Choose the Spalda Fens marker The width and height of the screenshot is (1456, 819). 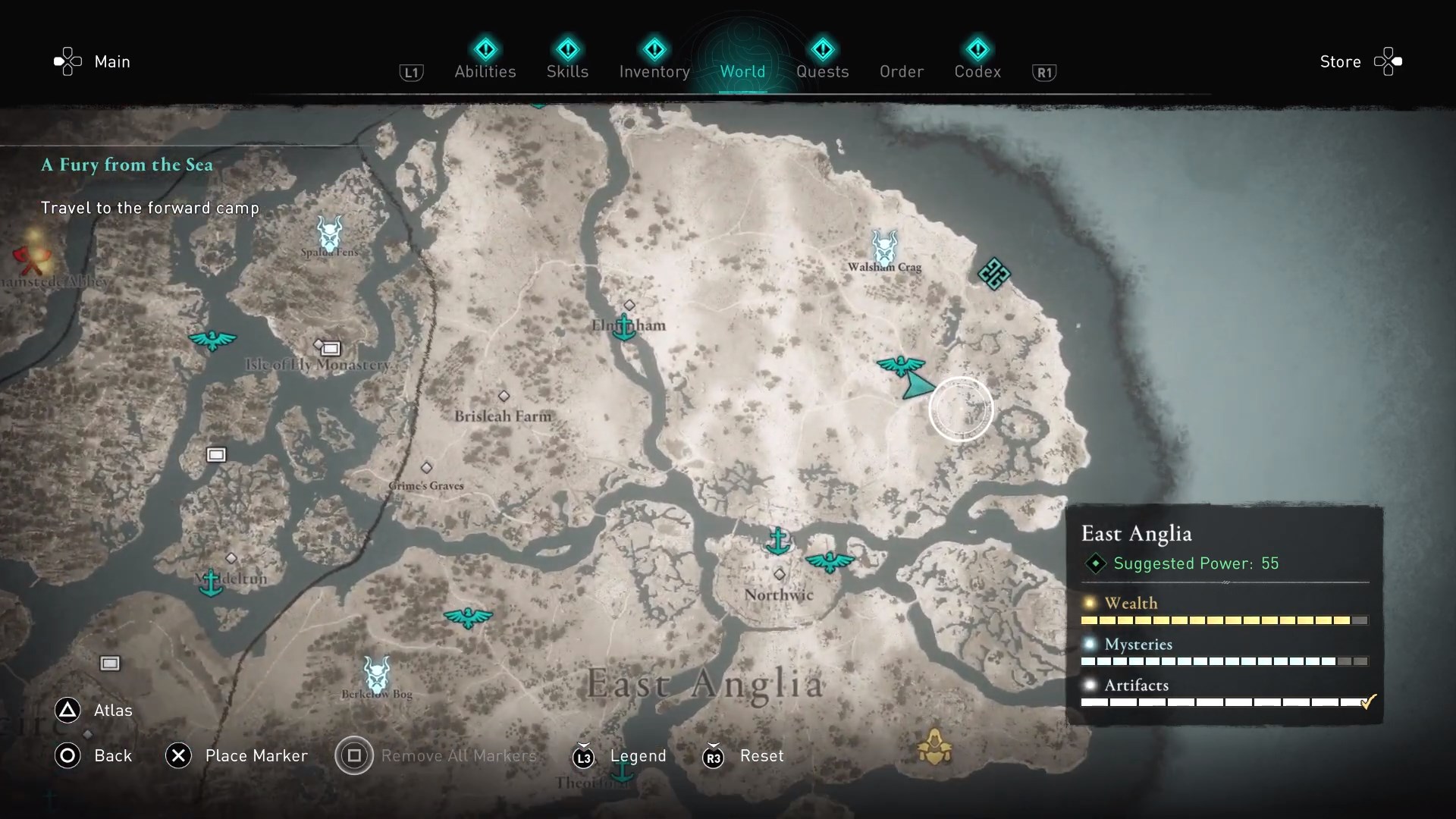[x=329, y=234]
